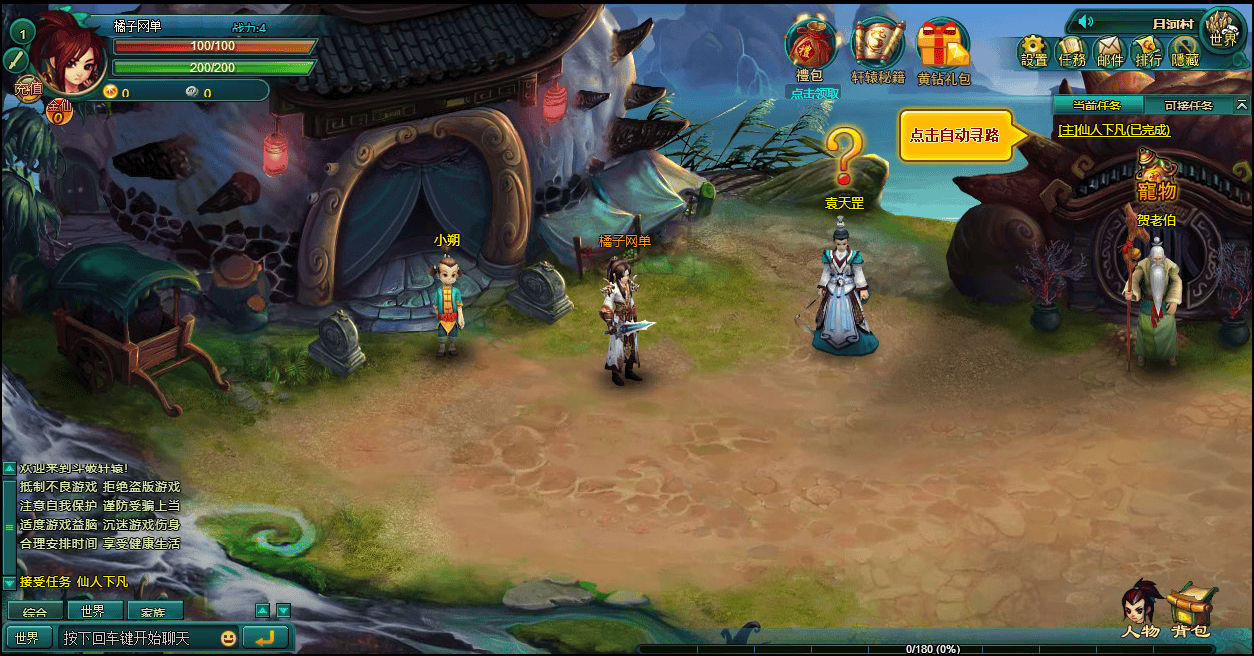
Task: Open the 背包 backpack chest
Action: point(1191,610)
